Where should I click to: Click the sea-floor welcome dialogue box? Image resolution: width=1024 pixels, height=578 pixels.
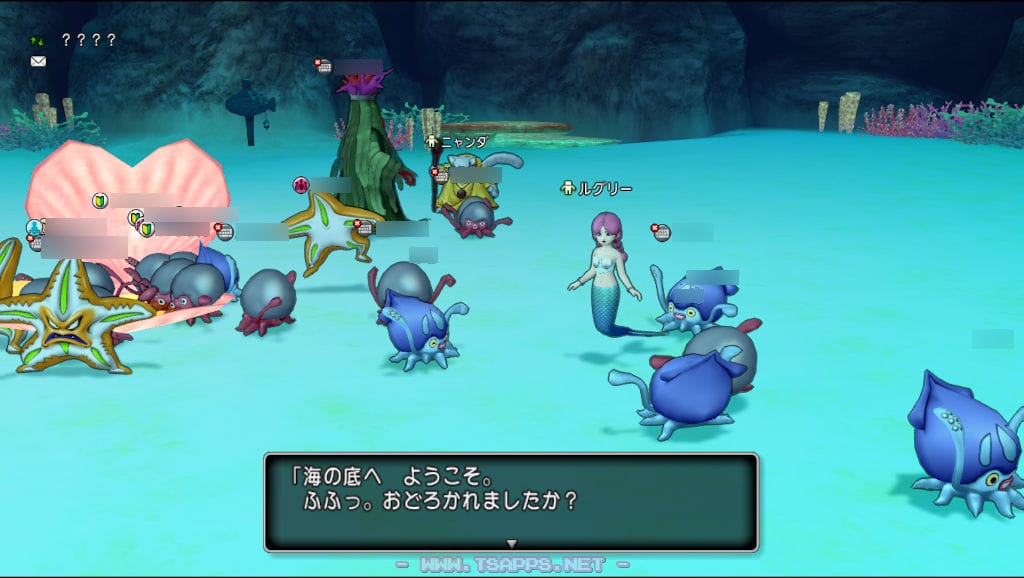(510, 500)
